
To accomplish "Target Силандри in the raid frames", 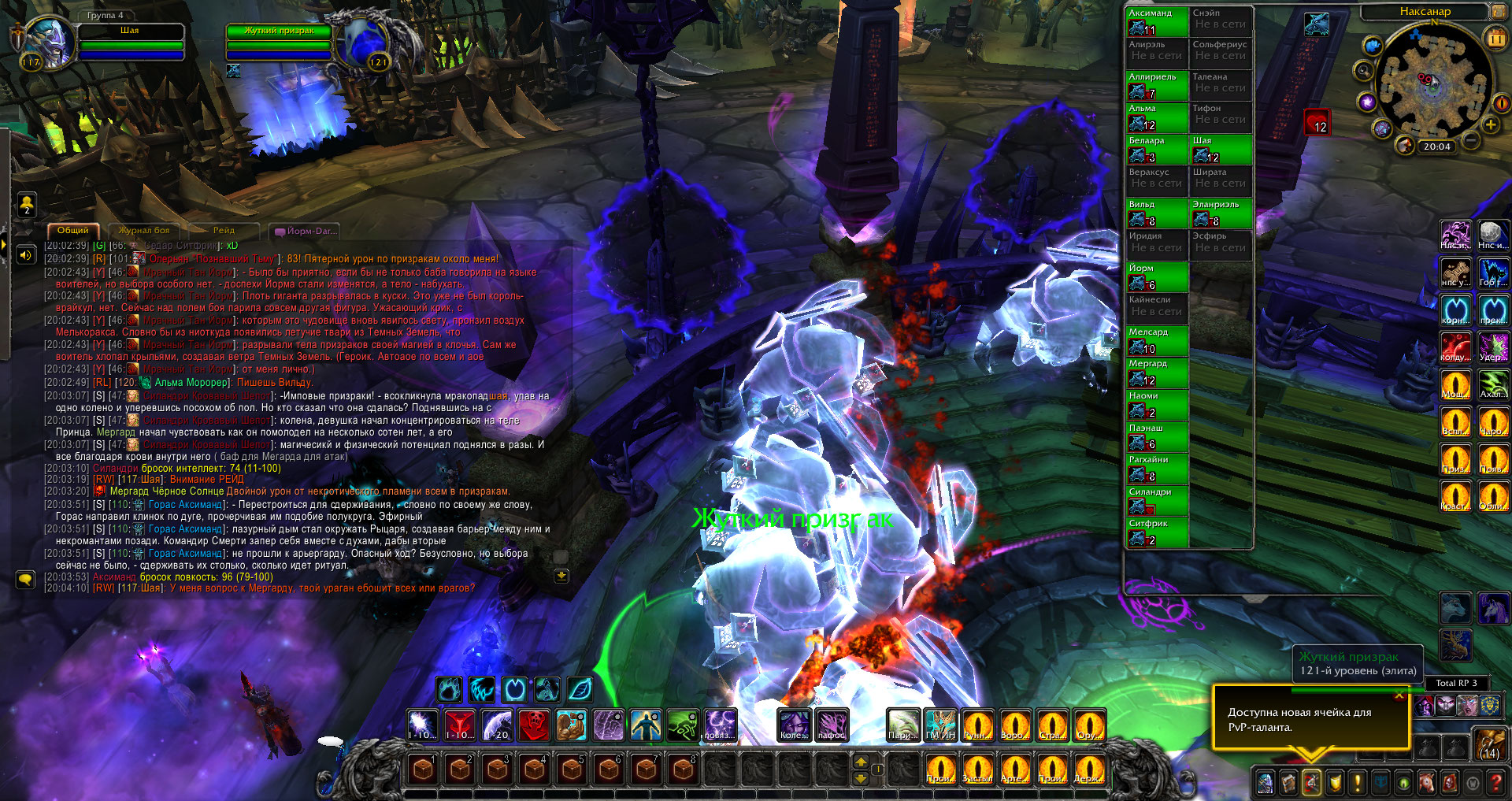I will point(1157,501).
